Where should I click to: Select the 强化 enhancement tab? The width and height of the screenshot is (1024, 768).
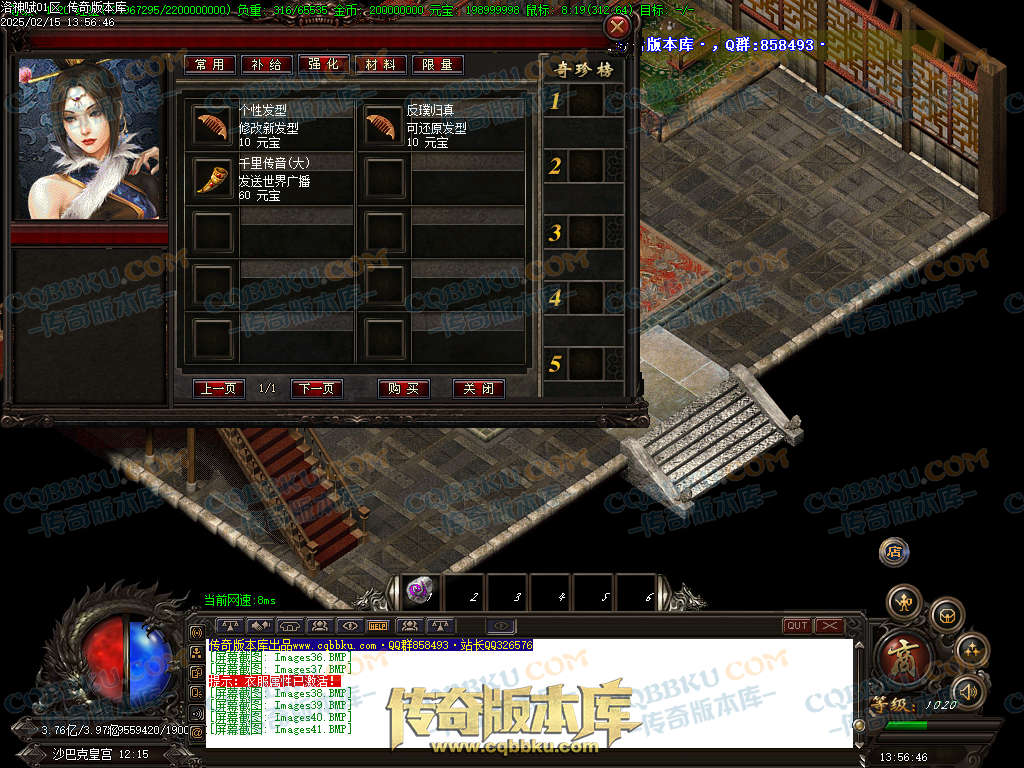(324, 64)
